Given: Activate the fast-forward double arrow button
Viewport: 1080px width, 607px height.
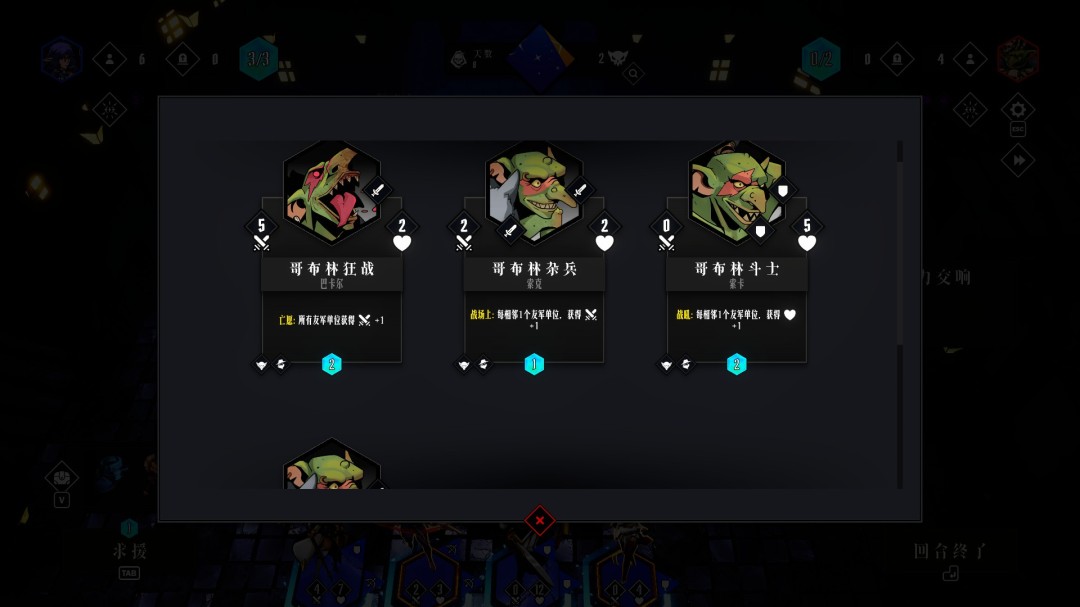Looking at the screenshot, I should click(x=1018, y=160).
